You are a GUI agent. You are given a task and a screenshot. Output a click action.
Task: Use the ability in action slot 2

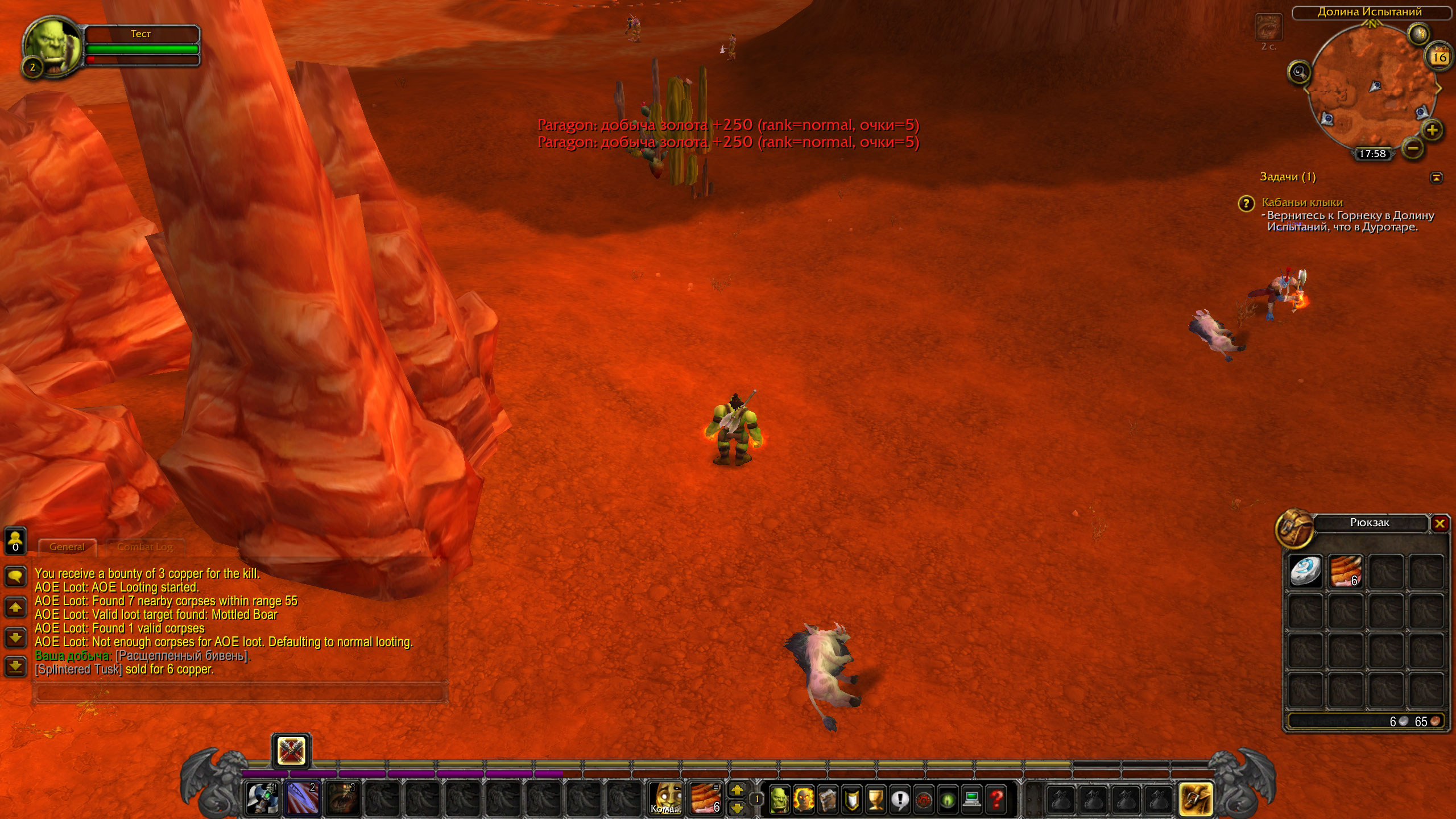point(303,797)
